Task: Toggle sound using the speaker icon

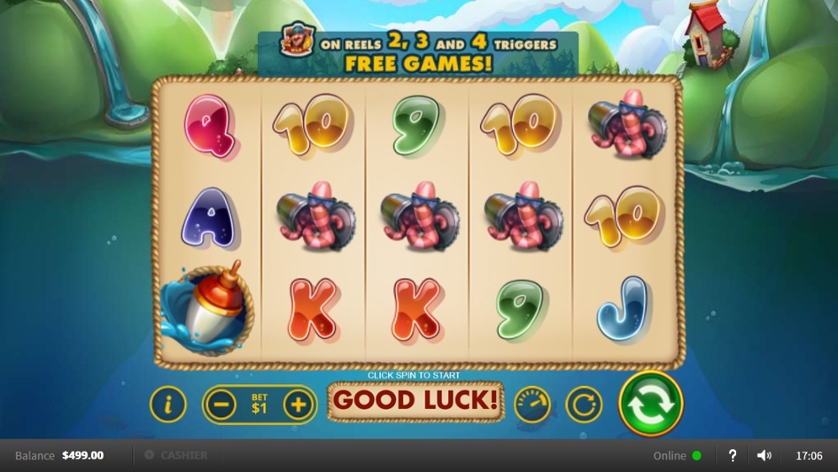Action: [x=764, y=455]
